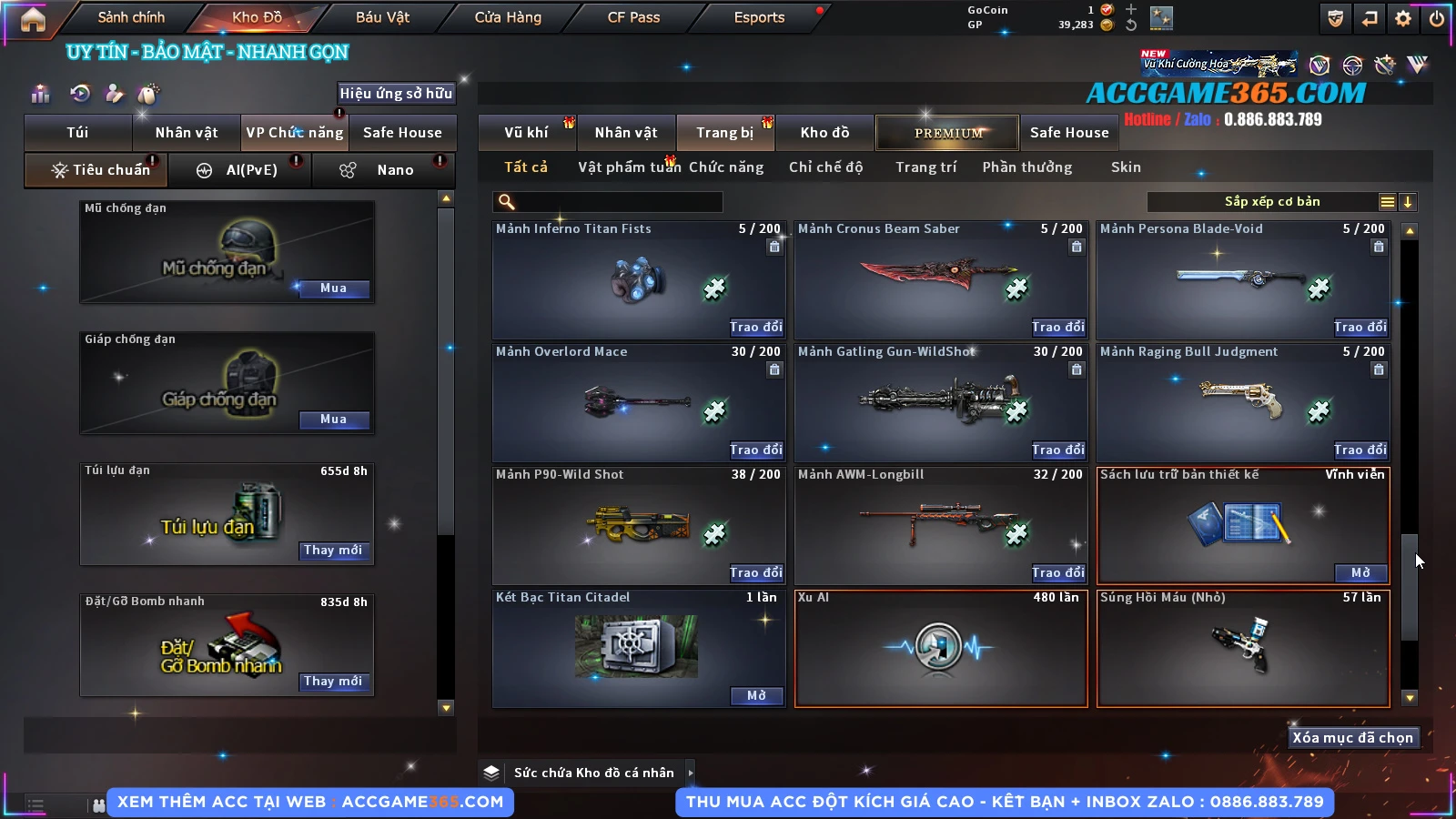Go to Sảnh chính lobby

(x=131, y=17)
